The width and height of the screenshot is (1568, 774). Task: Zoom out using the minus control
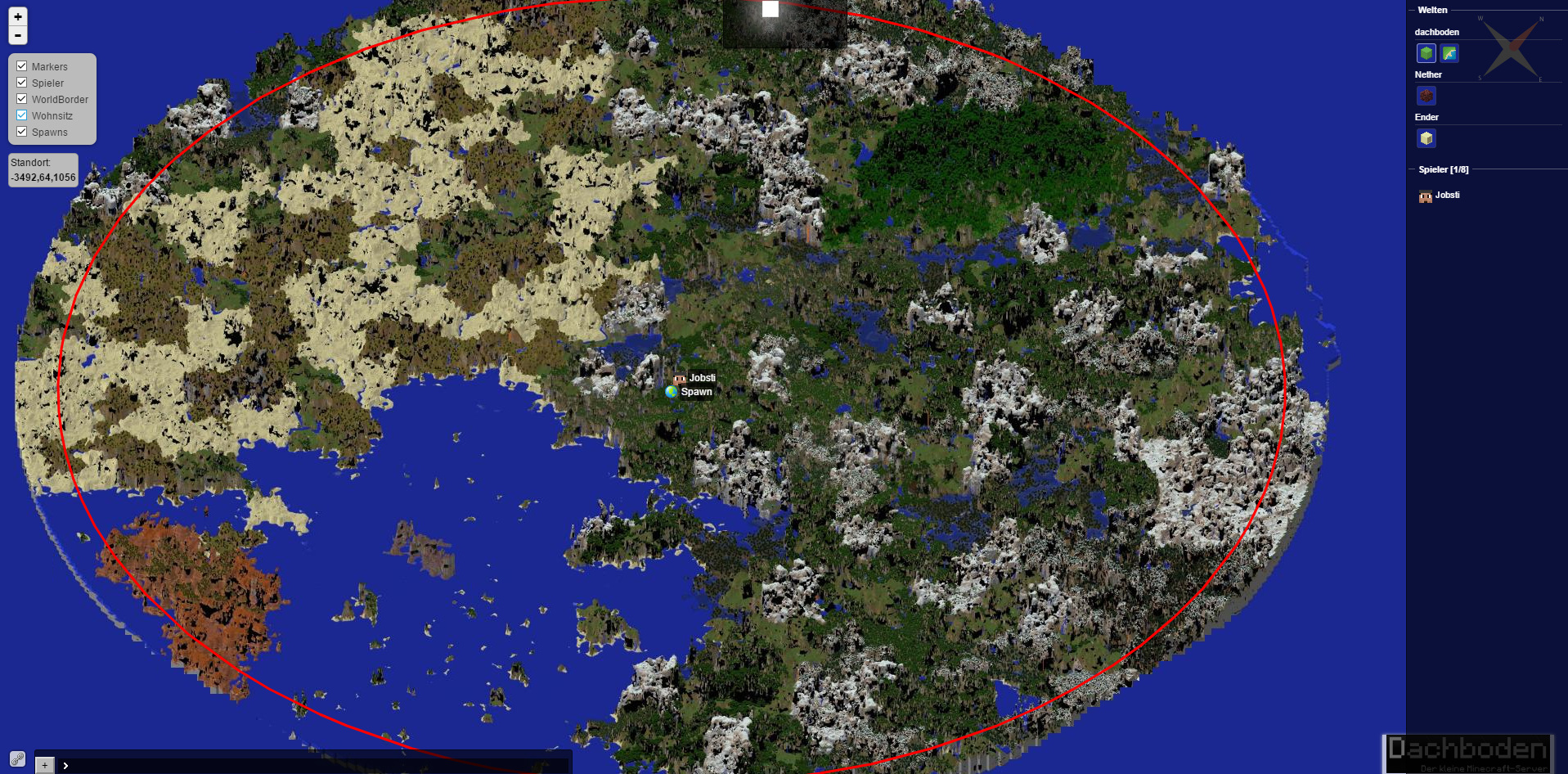point(17,35)
